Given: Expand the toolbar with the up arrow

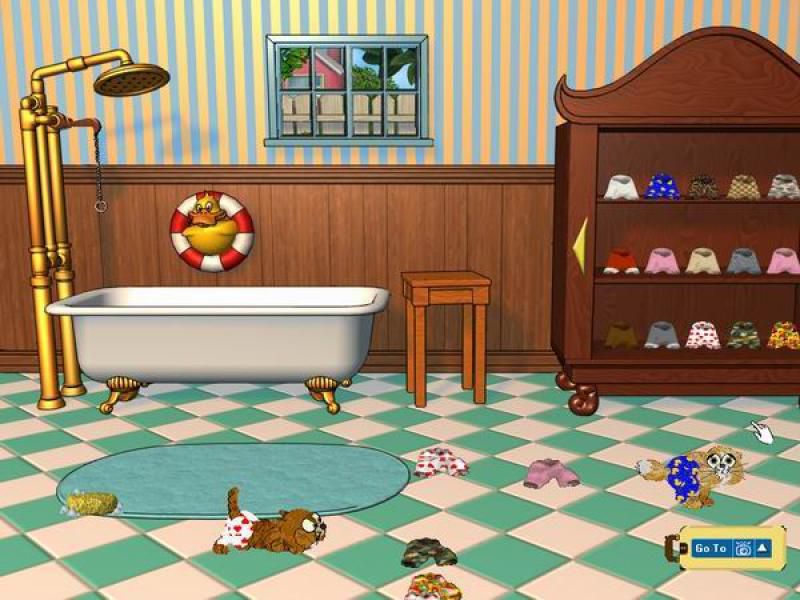Looking at the screenshot, I should click(x=763, y=548).
